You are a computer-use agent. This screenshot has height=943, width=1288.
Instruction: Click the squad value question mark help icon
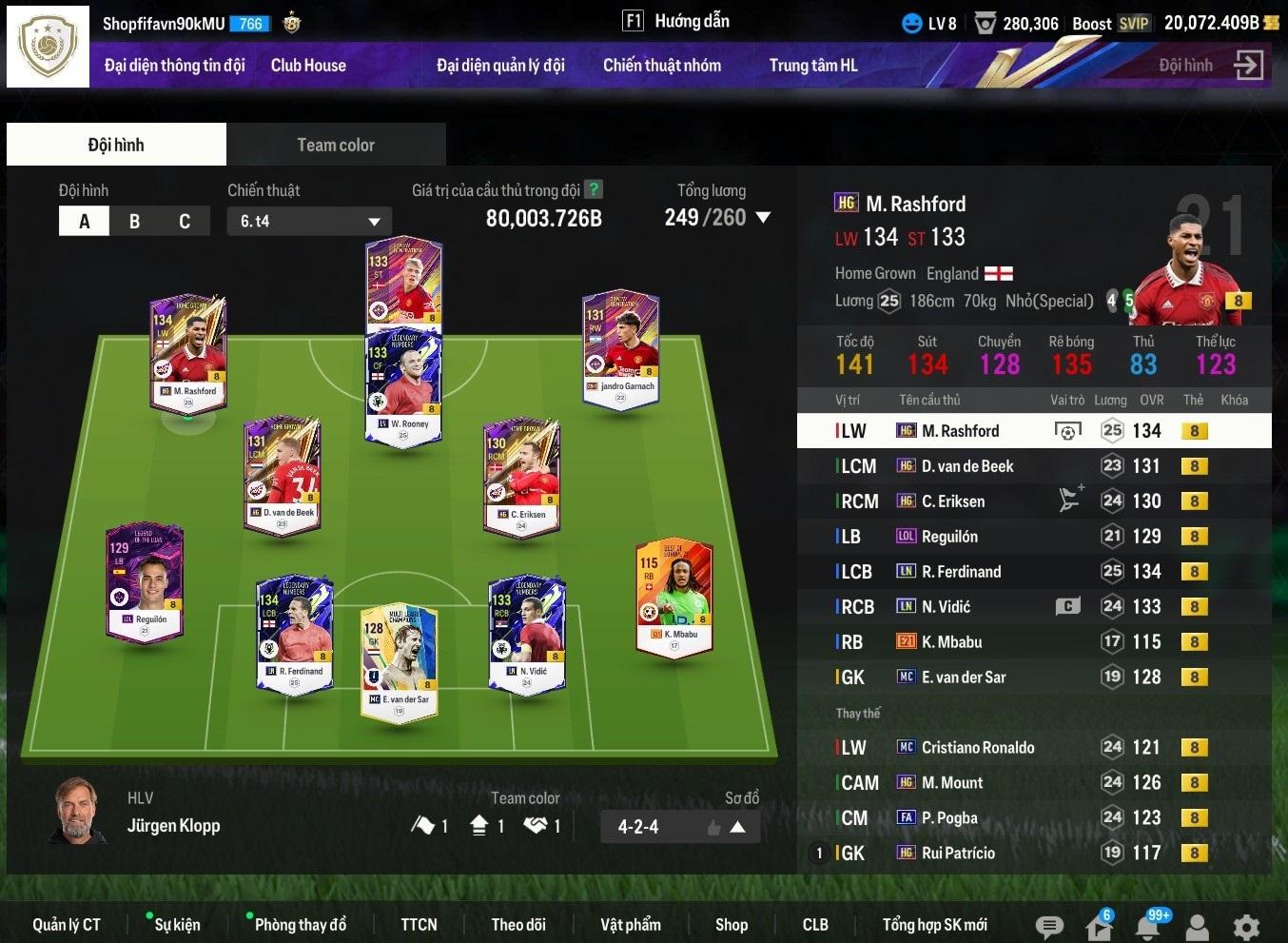594,189
